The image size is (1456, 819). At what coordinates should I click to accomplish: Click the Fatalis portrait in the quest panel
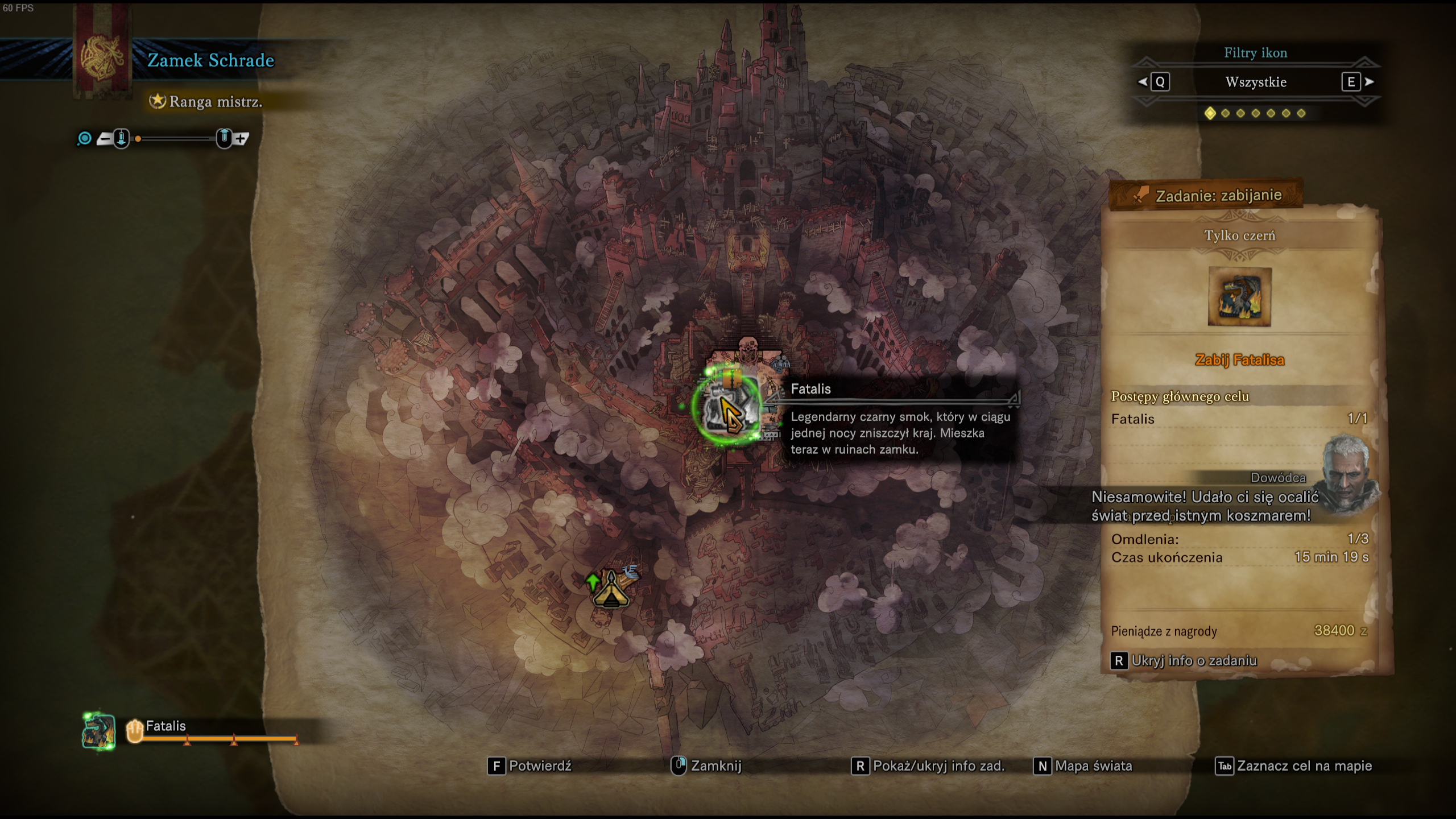1239,297
